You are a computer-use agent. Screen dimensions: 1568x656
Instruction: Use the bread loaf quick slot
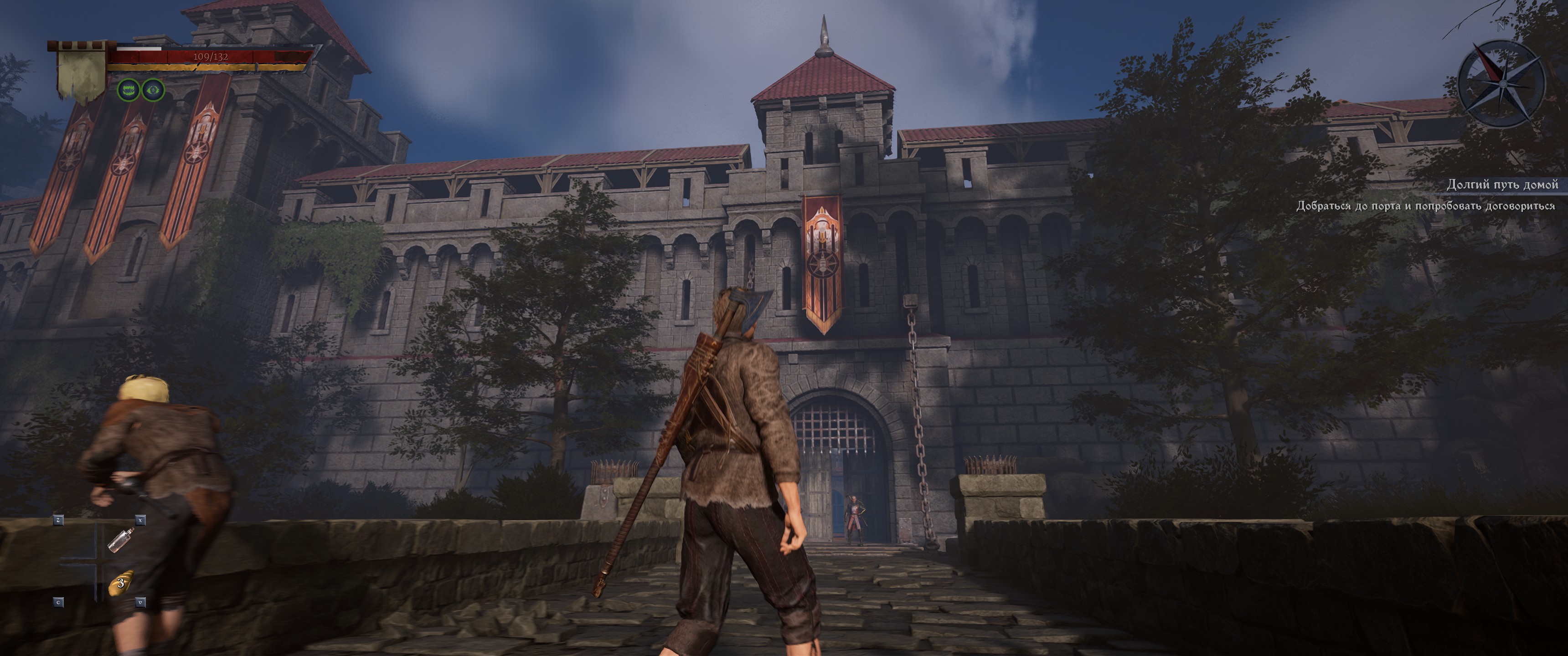click(120, 582)
